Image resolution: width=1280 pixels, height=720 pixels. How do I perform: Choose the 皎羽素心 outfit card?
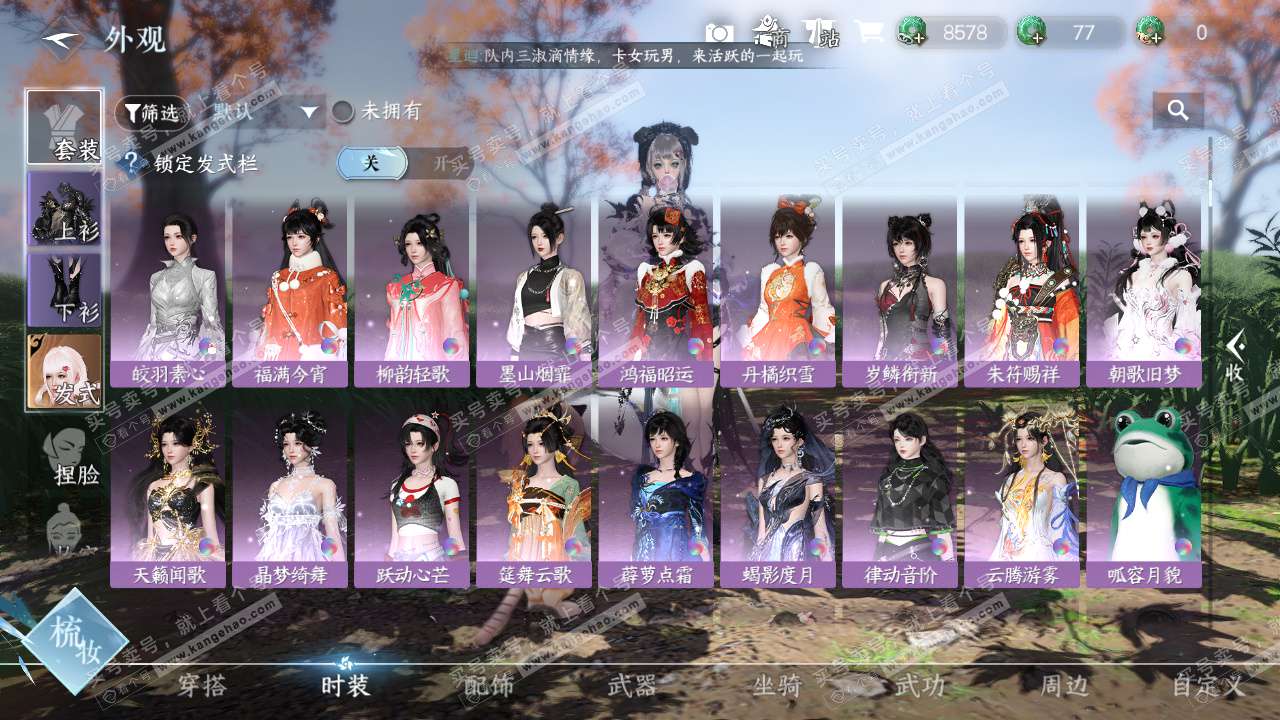tap(168, 290)
